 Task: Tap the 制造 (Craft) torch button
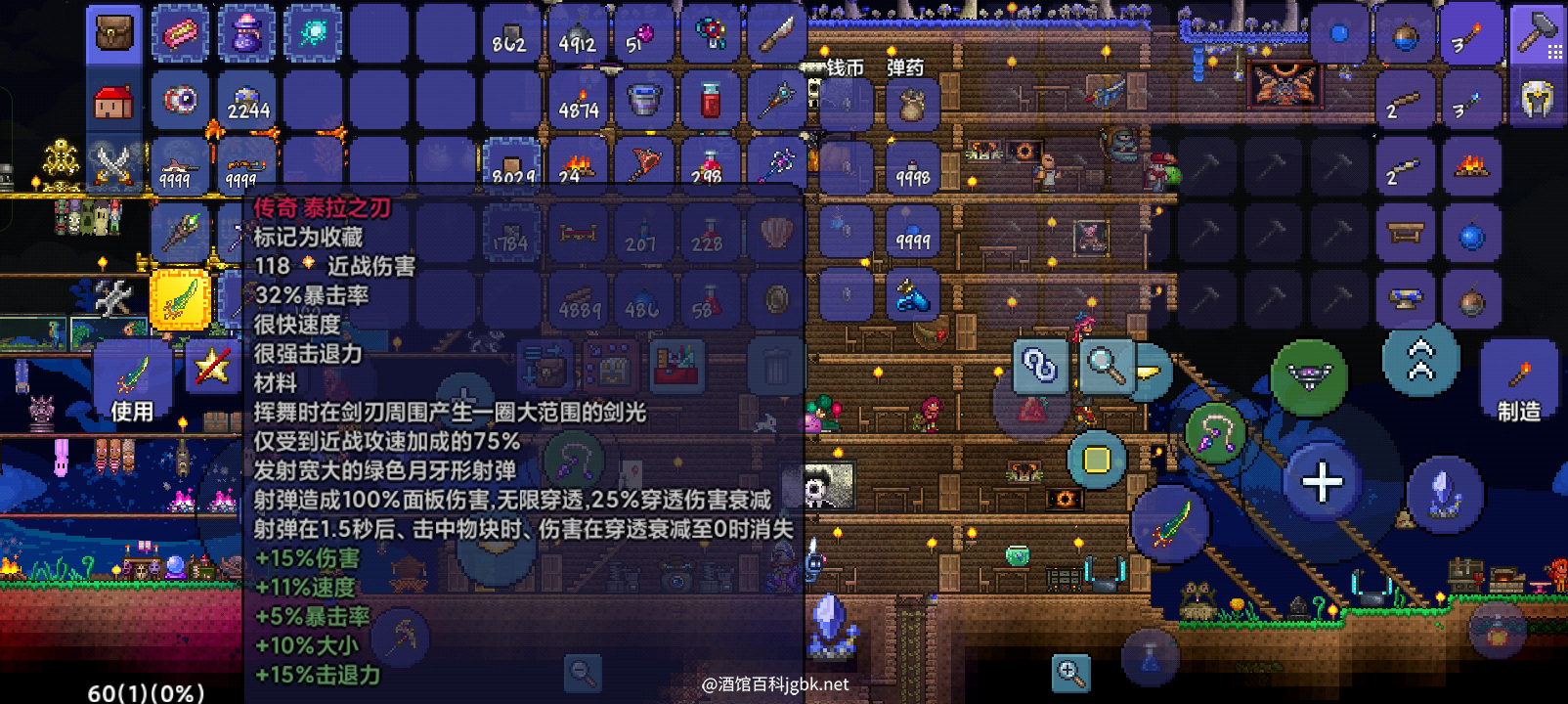[x=1518, y=383]
